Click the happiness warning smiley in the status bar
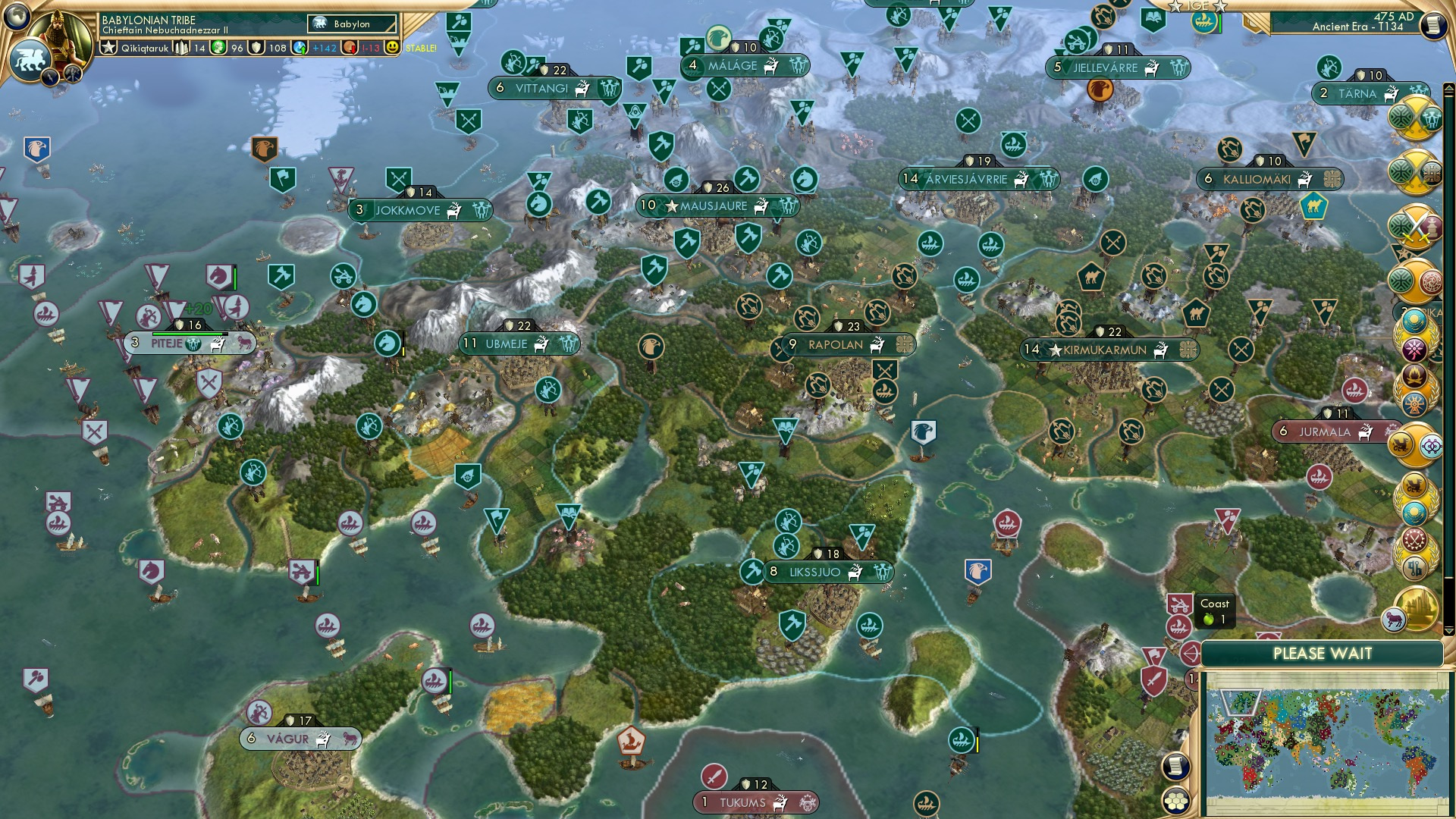This screenshot has width=1456, height=819. 392,48
